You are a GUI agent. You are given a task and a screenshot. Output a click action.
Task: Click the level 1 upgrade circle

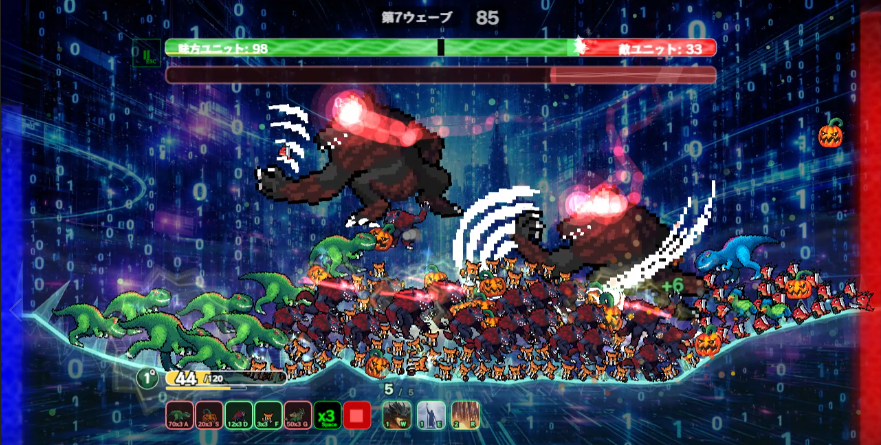tap(147, 378)
